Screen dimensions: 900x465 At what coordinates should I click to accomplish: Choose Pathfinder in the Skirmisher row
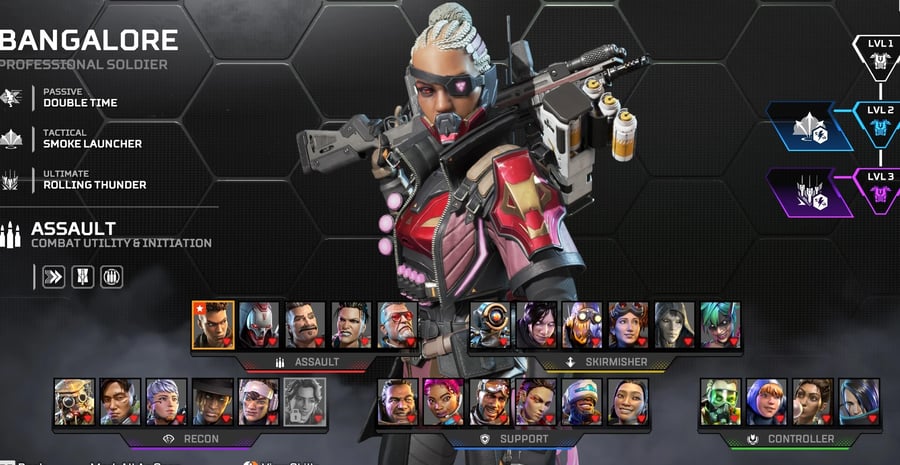pos(490,325)
